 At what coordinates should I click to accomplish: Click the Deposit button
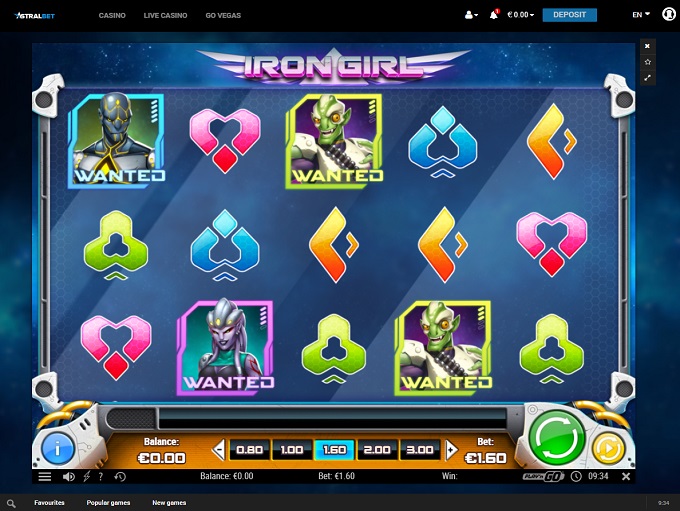click(569, 15)
